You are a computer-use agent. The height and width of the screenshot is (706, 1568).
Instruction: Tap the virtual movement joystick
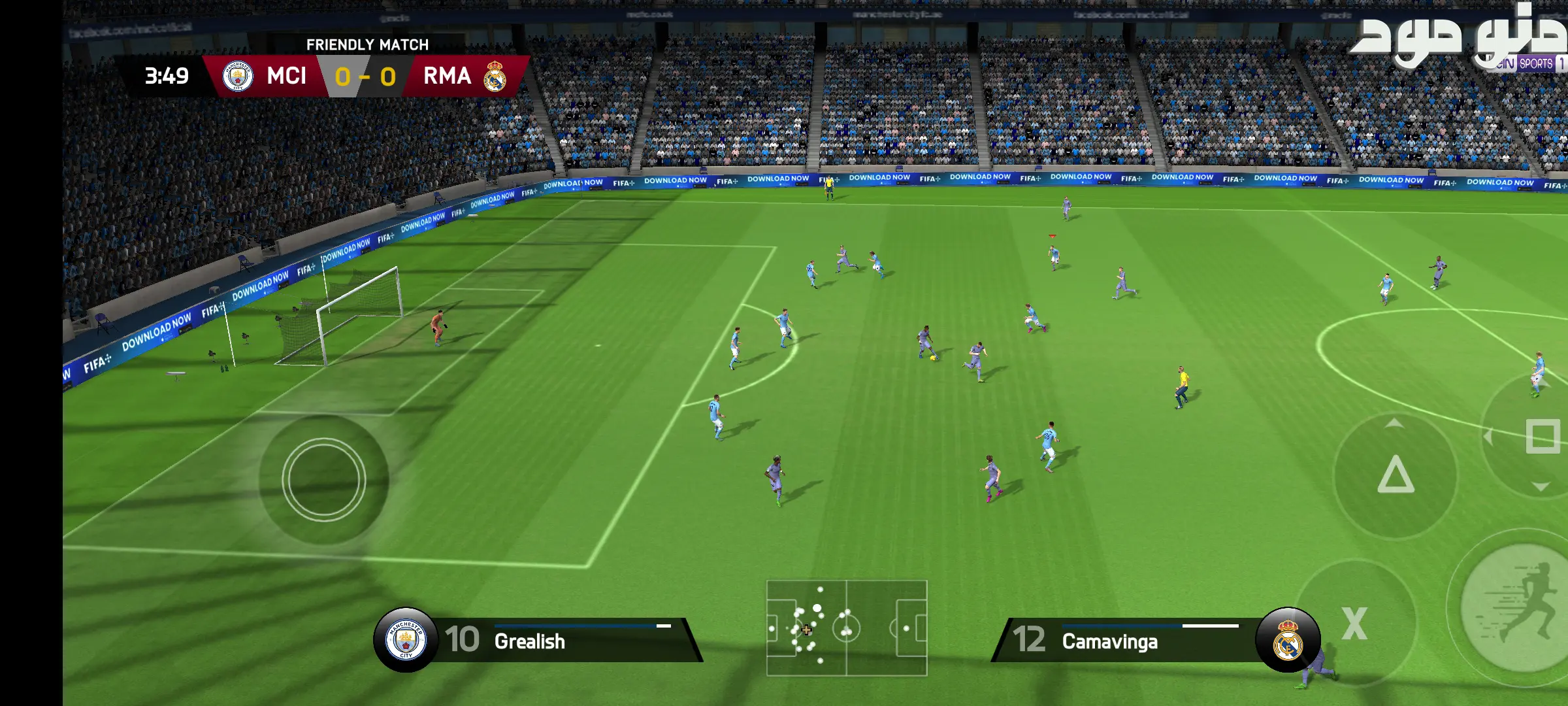323,479
